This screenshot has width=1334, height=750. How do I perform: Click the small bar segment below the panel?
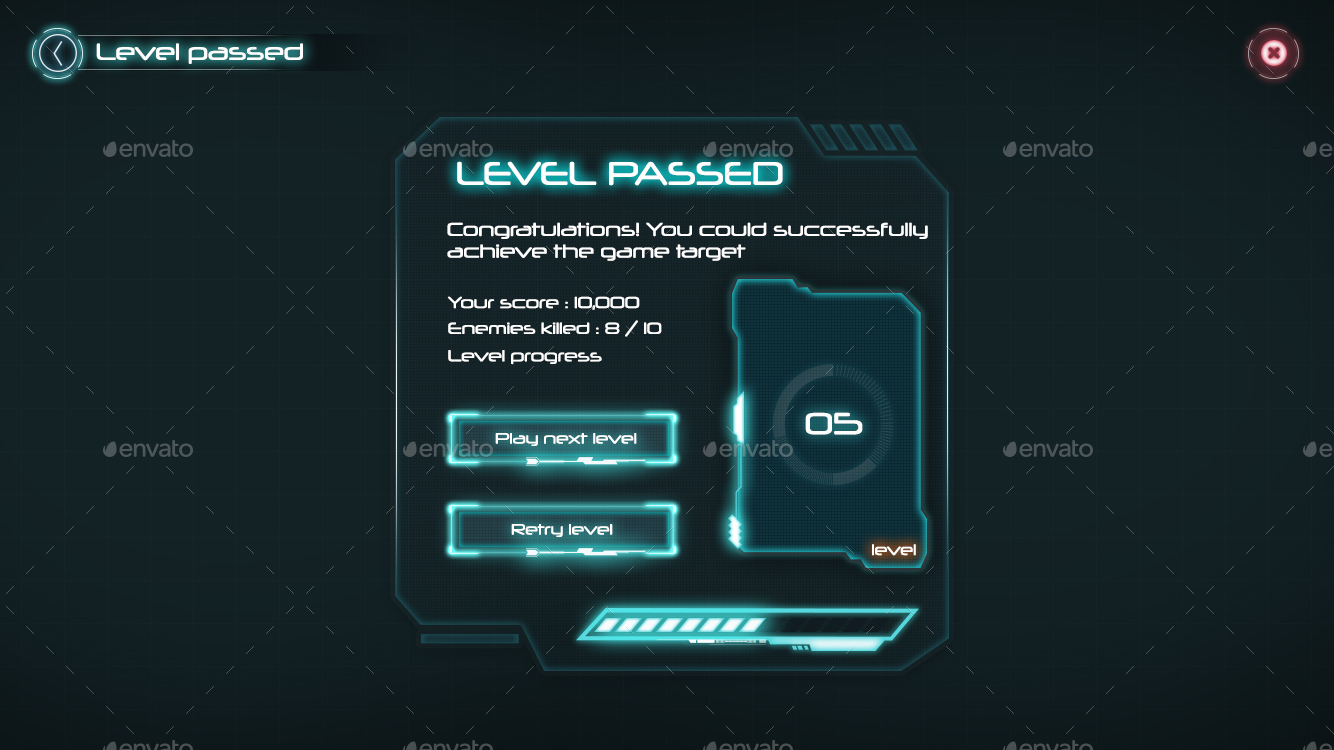pyautogui.click(x=470, y=638)
